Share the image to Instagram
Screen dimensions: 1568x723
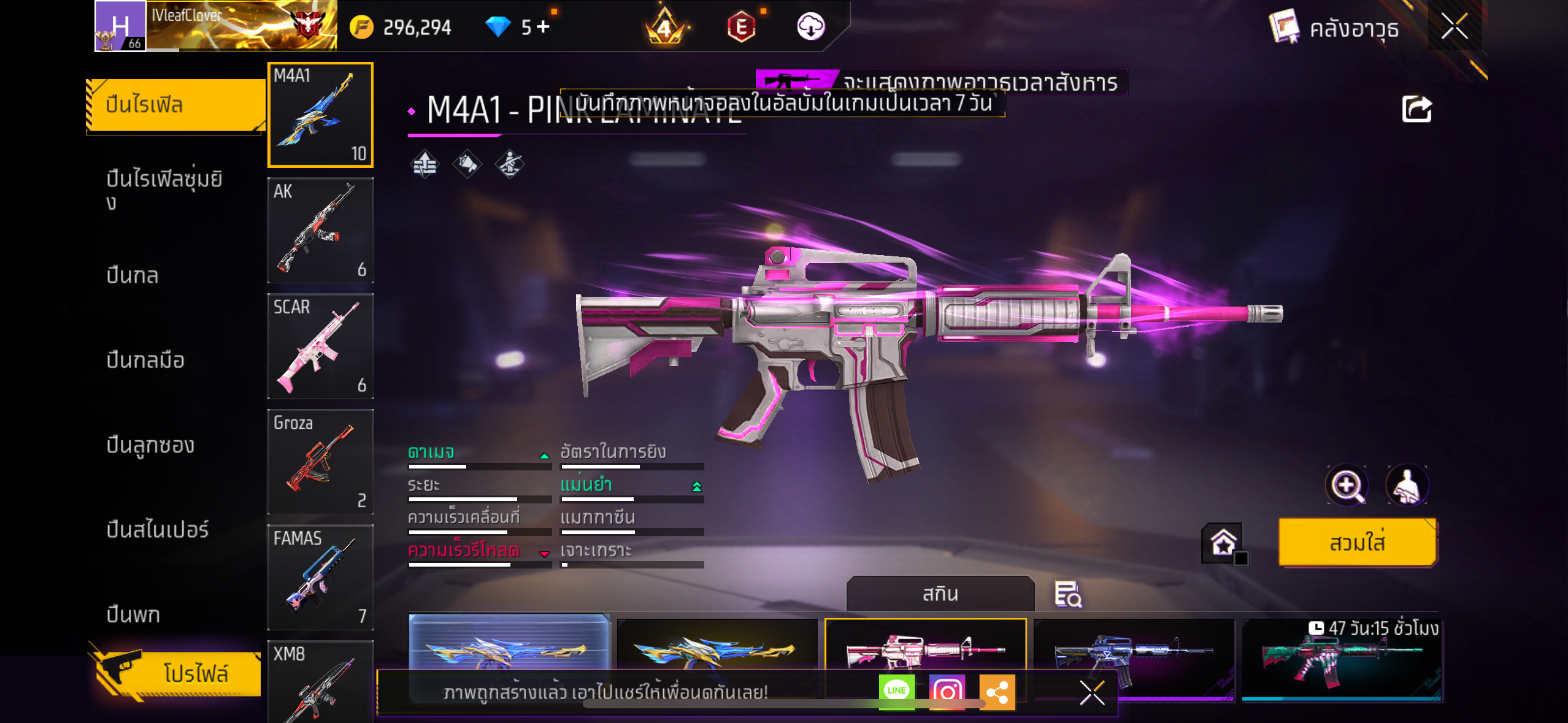pos(947,692)
